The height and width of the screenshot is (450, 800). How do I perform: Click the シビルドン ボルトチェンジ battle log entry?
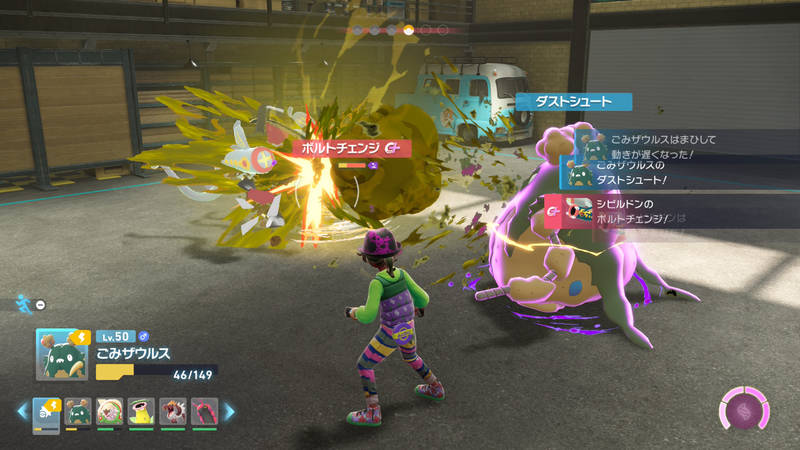pyautogui.click(x=650, y=211)
